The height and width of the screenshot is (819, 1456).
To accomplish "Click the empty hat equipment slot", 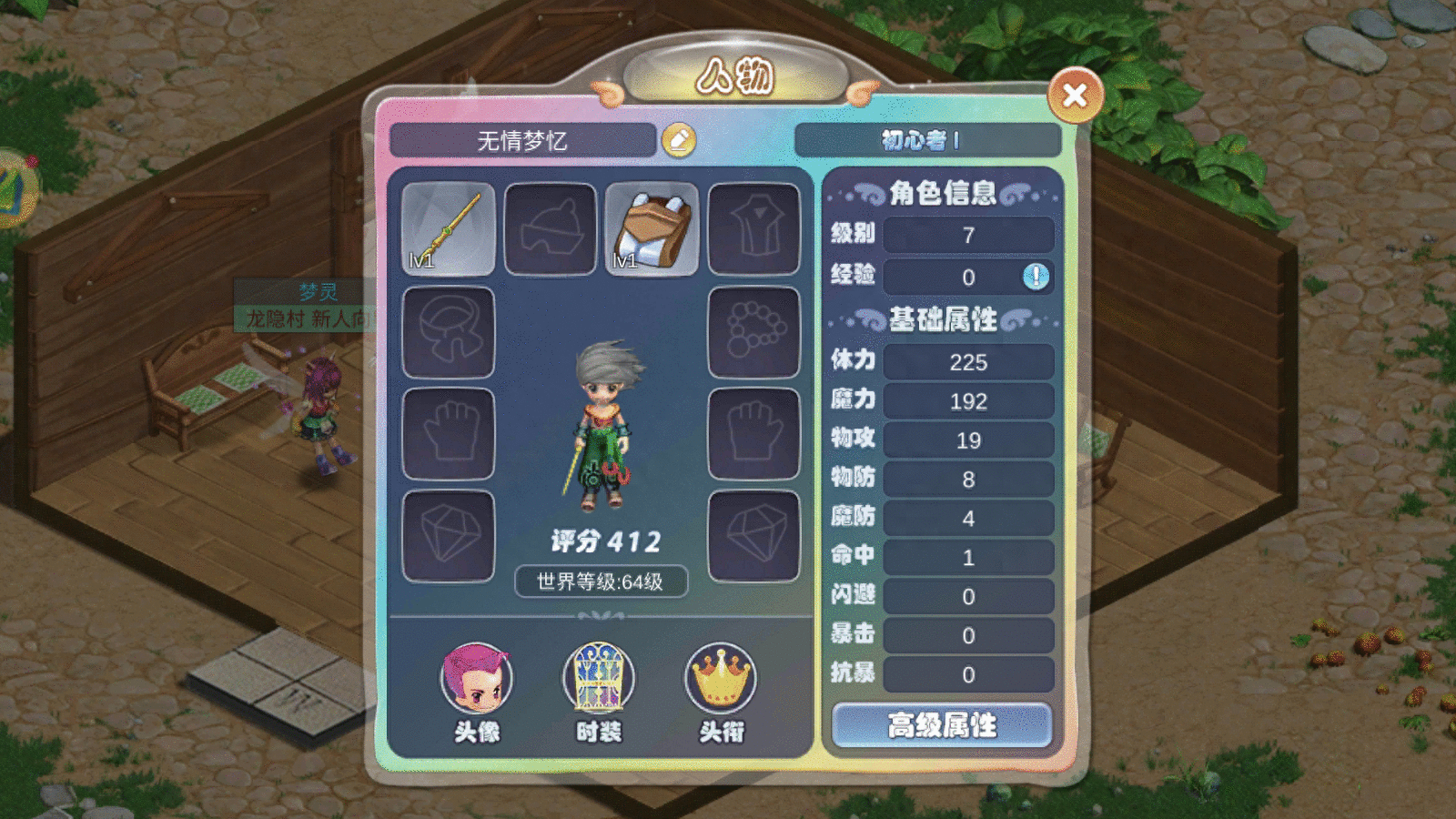I will (551, 227).
